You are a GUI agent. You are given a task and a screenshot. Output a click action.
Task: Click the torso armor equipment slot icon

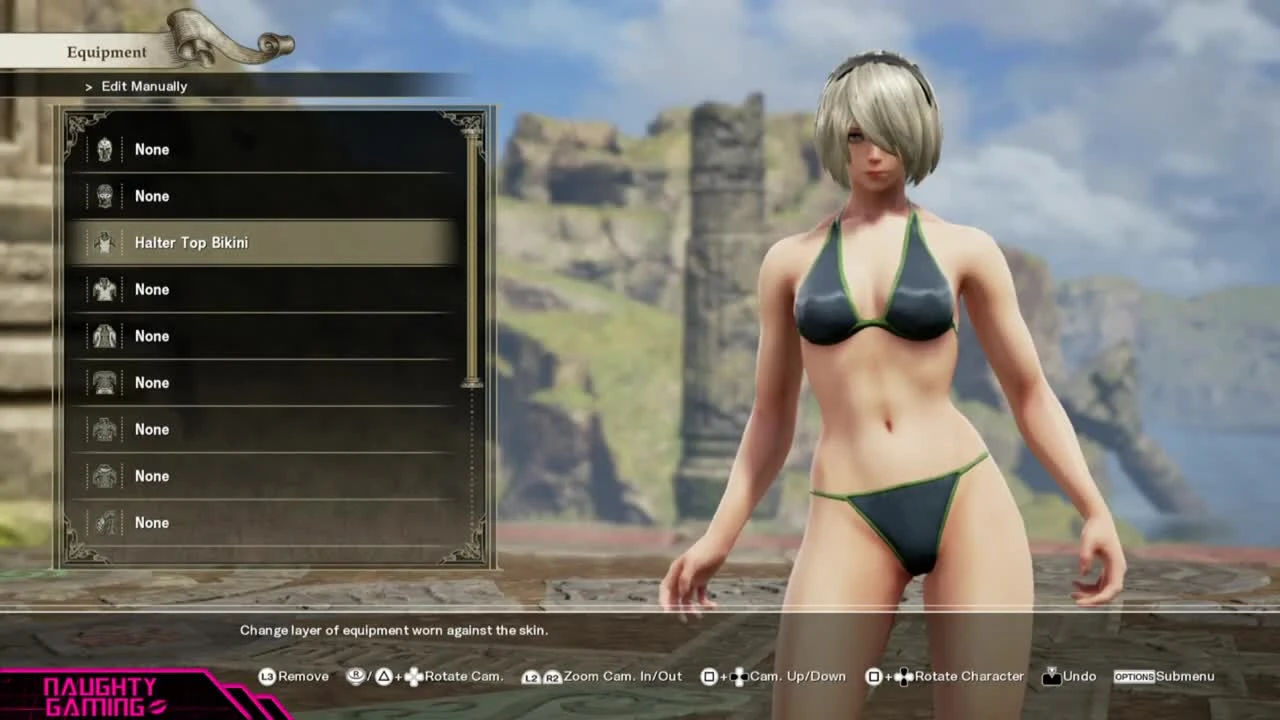tap(105, 383)
